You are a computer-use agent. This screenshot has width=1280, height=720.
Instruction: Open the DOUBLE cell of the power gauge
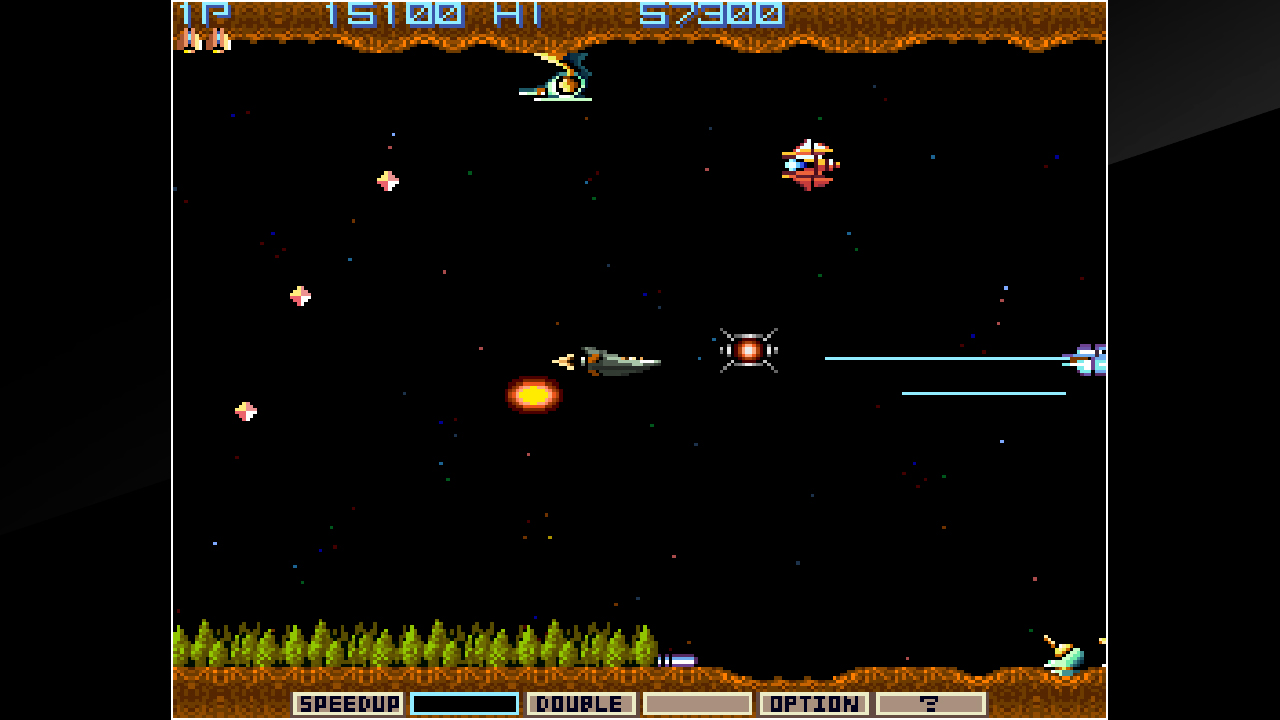tap(582, 703)
